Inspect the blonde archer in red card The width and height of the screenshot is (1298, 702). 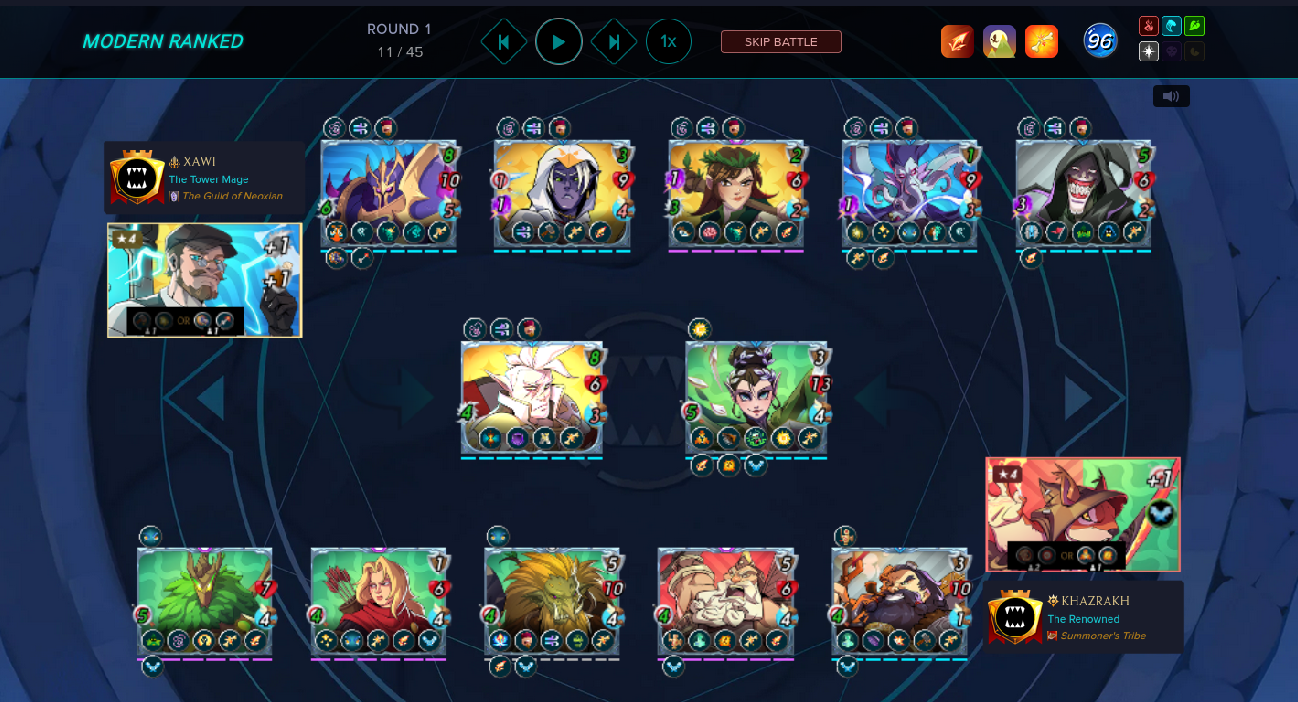(379, 600)
